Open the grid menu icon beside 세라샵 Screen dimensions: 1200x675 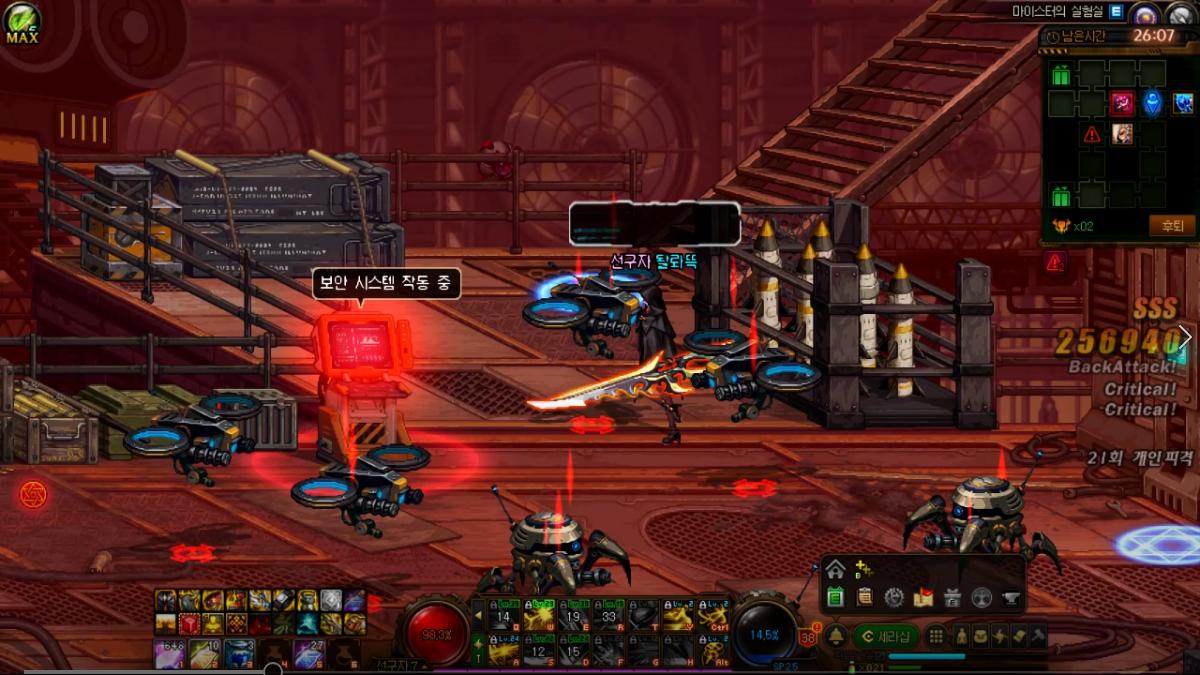pyautogui.click(x=936, y=635)
